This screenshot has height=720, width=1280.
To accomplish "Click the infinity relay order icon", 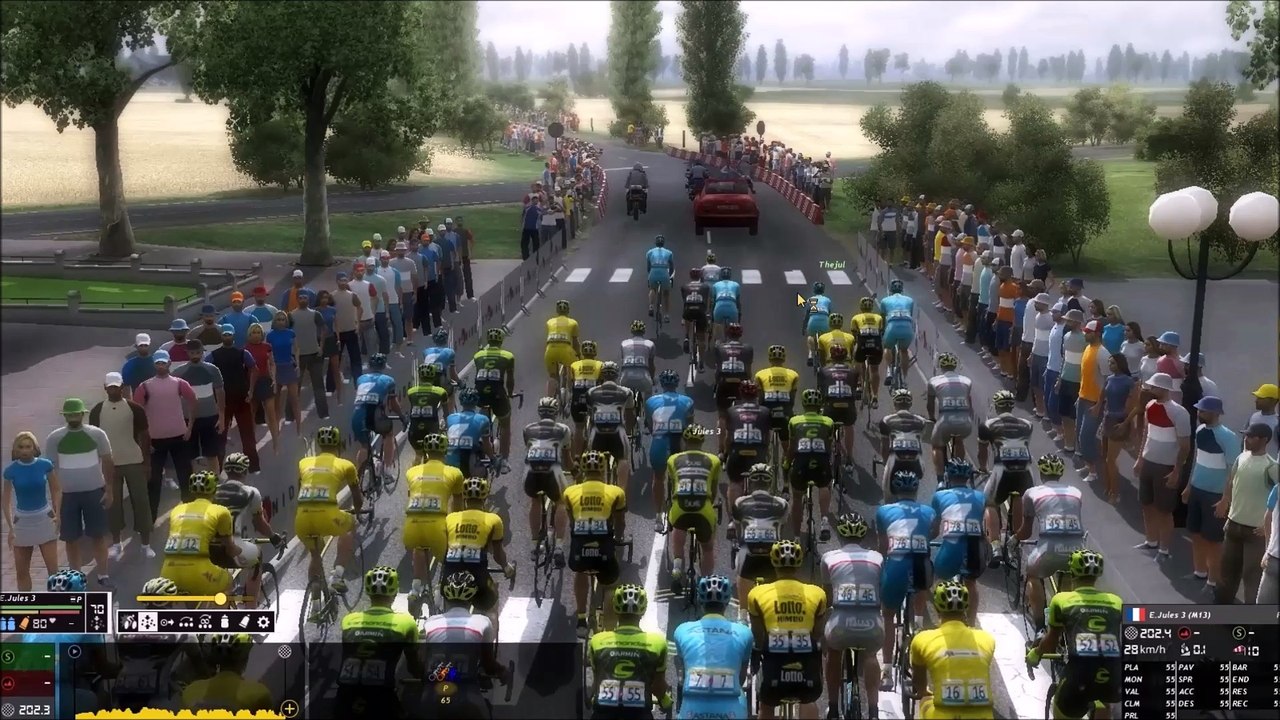I will click(x=205, y=622).
